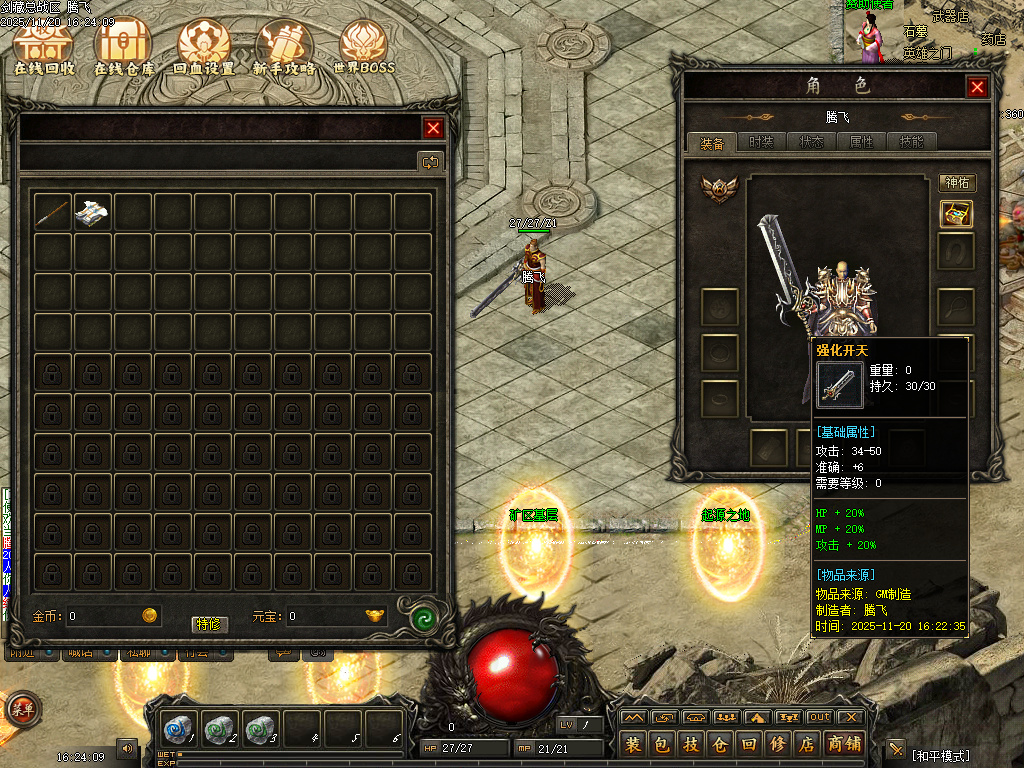
Task: Select the staff weapon in the bag
Action: click(x=53, y=212)
